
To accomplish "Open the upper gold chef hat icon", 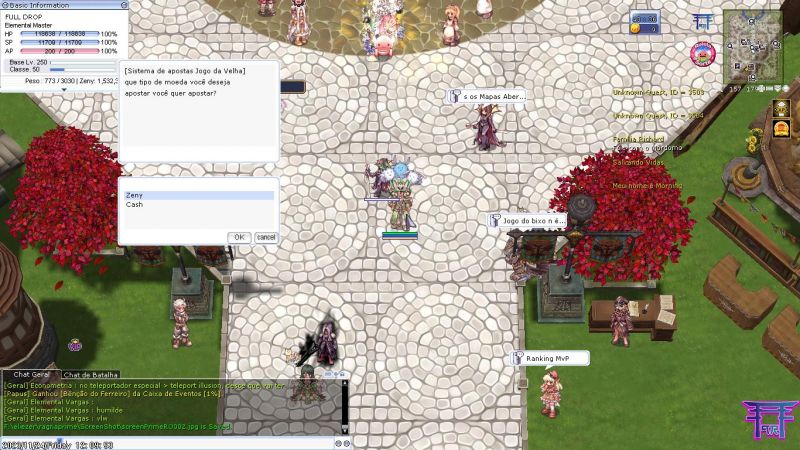I will pyautogui.click(x=781, y=107).
